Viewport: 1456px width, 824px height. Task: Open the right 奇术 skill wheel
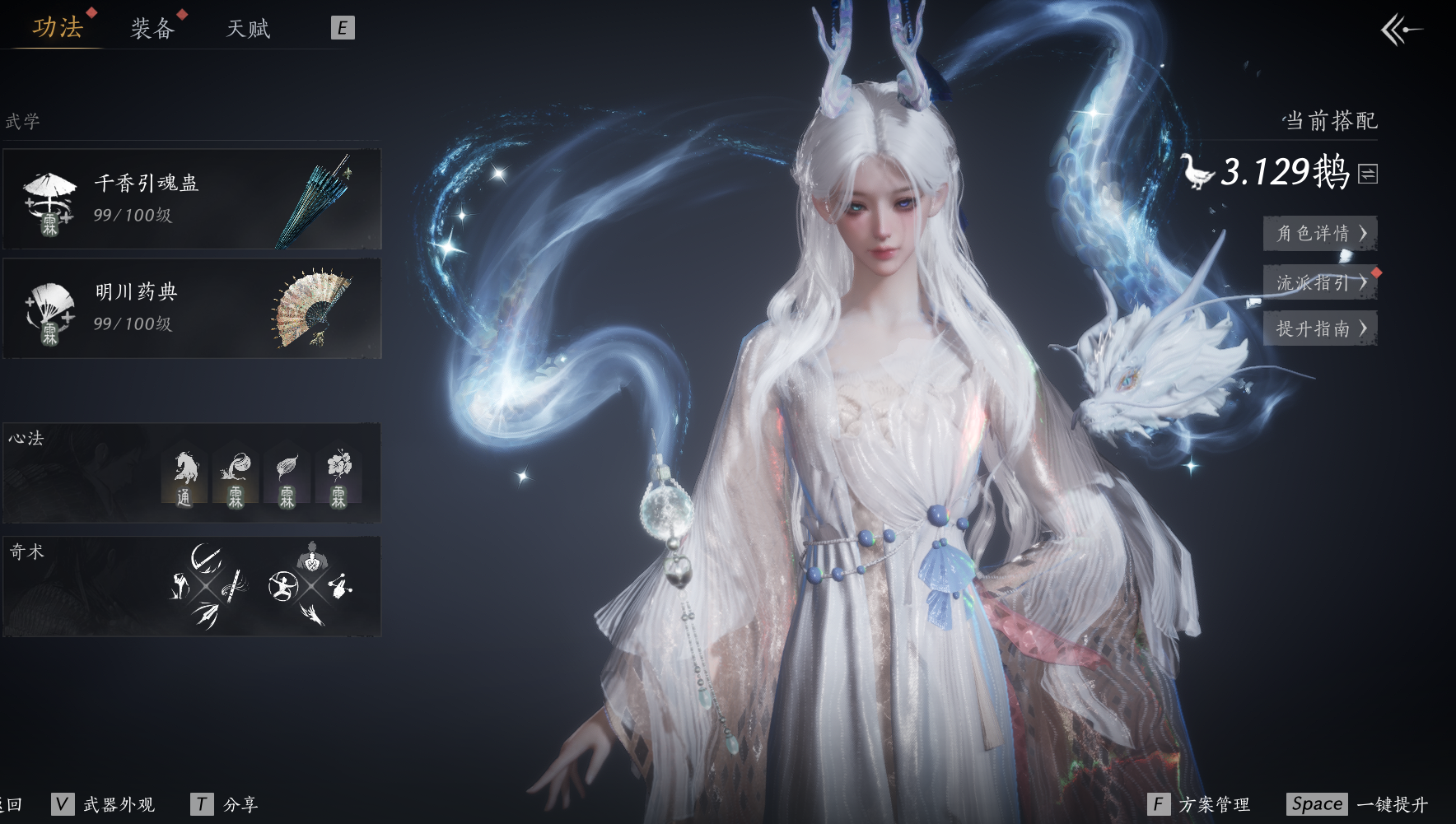[x=310, y=586]
